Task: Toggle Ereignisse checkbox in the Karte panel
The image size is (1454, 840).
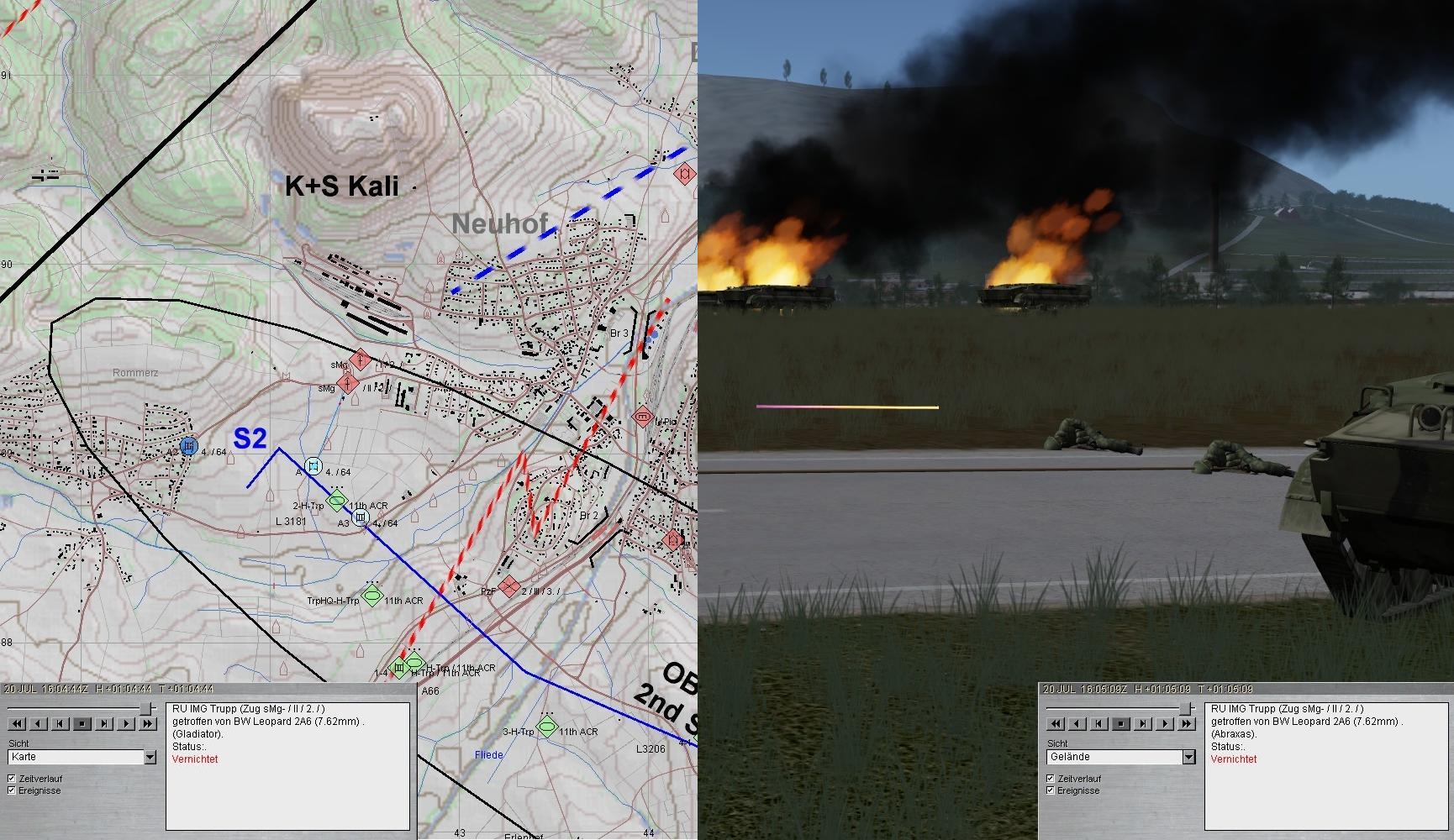Action: [12, 790]
